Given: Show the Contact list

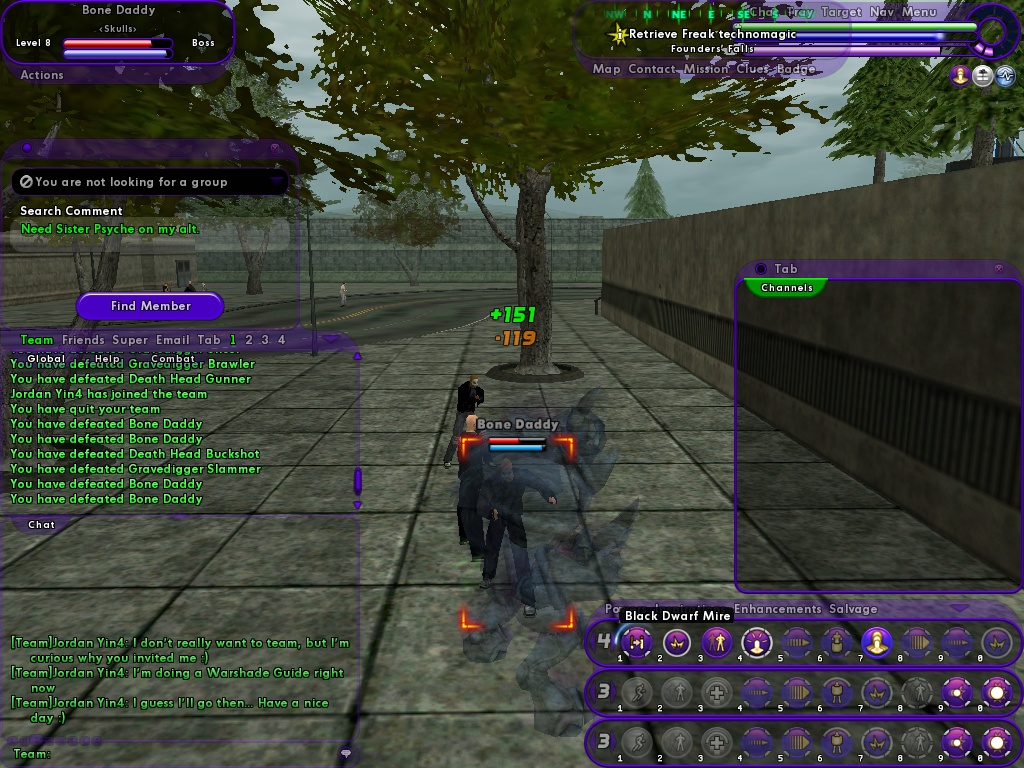Looking at the screenshot, I should pos(652,69).
